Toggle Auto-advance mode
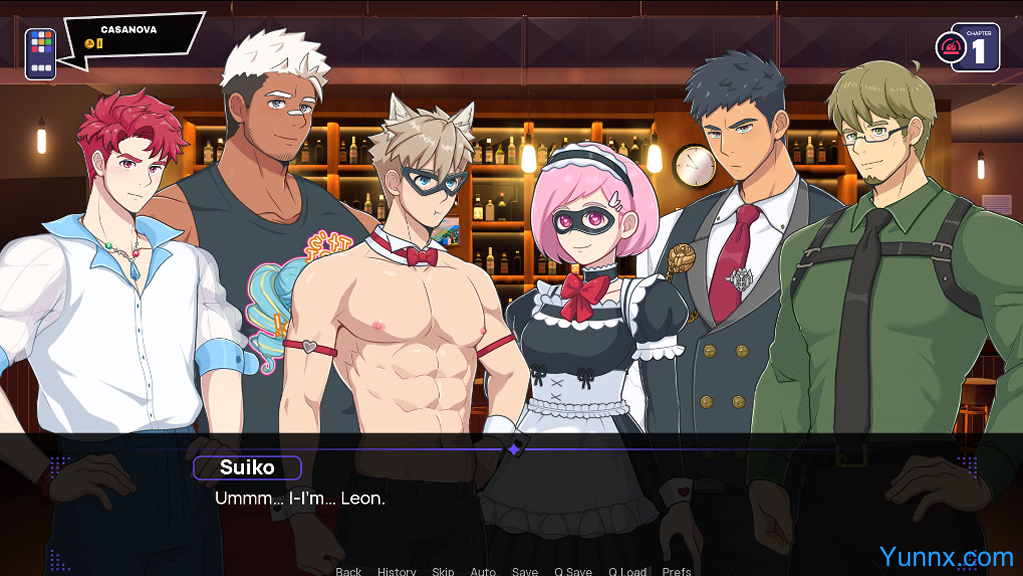 pyautogui.click(x=483, y=571)
